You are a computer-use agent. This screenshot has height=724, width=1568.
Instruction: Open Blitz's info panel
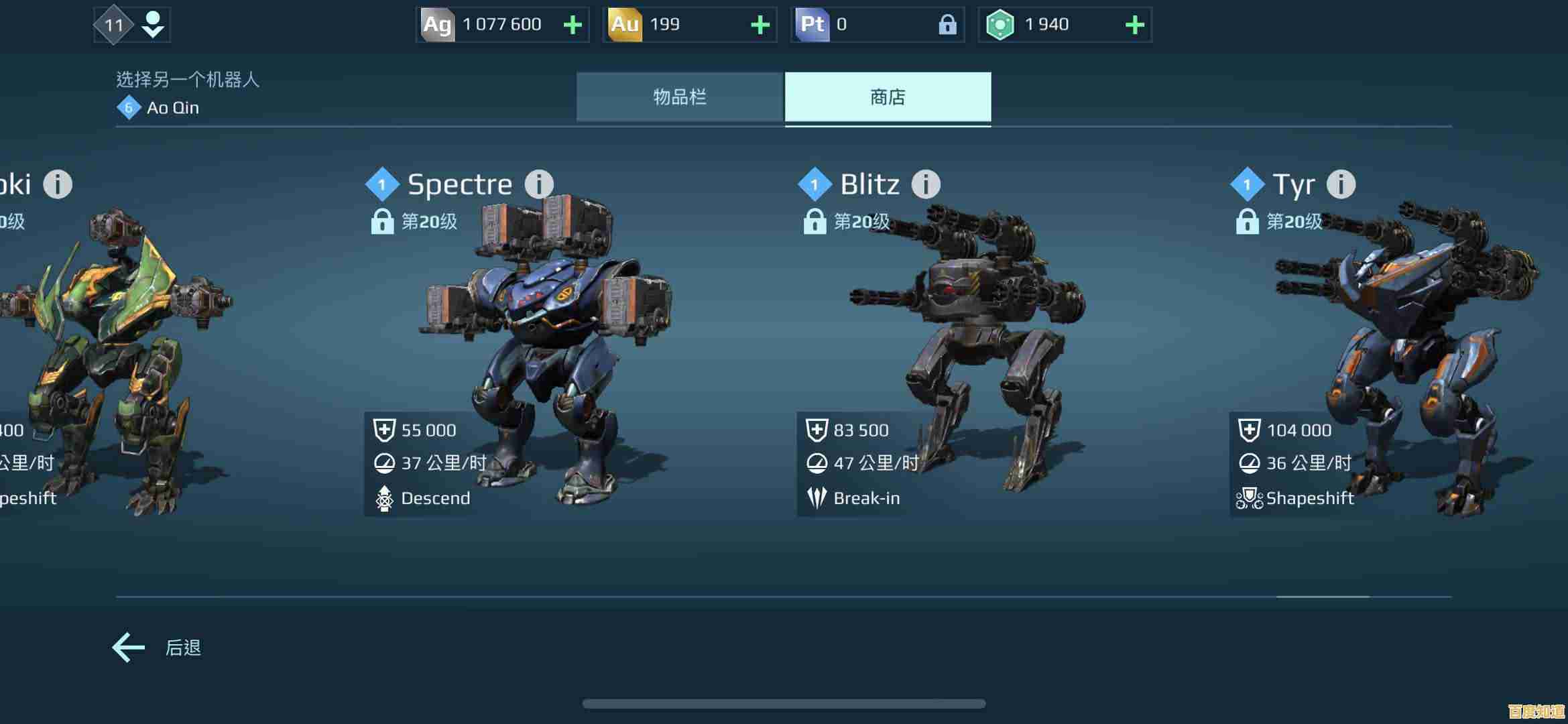click(926, 184)
